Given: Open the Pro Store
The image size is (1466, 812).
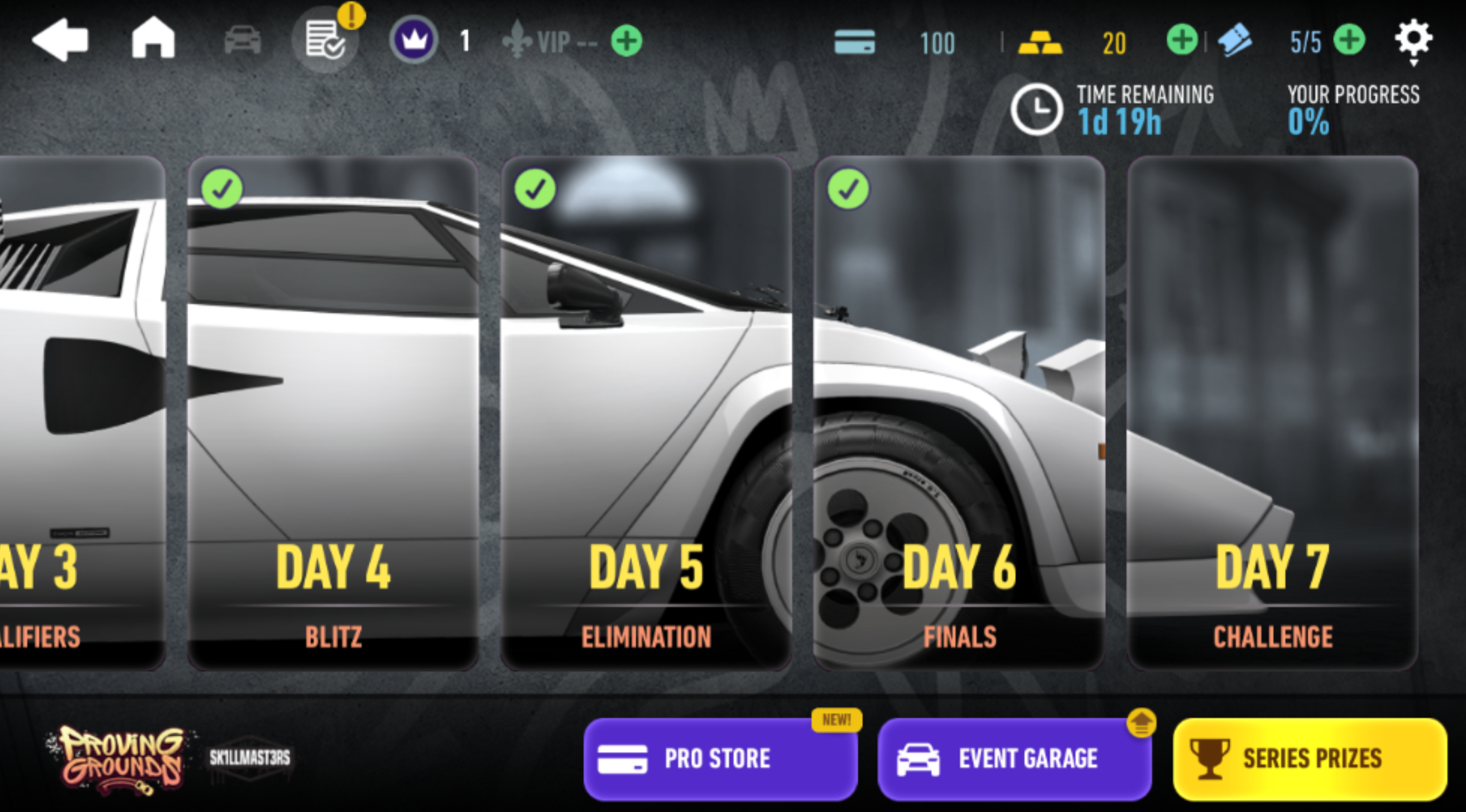Looking at the screenshot, I should pyautogui.click(x=720, y=759).
